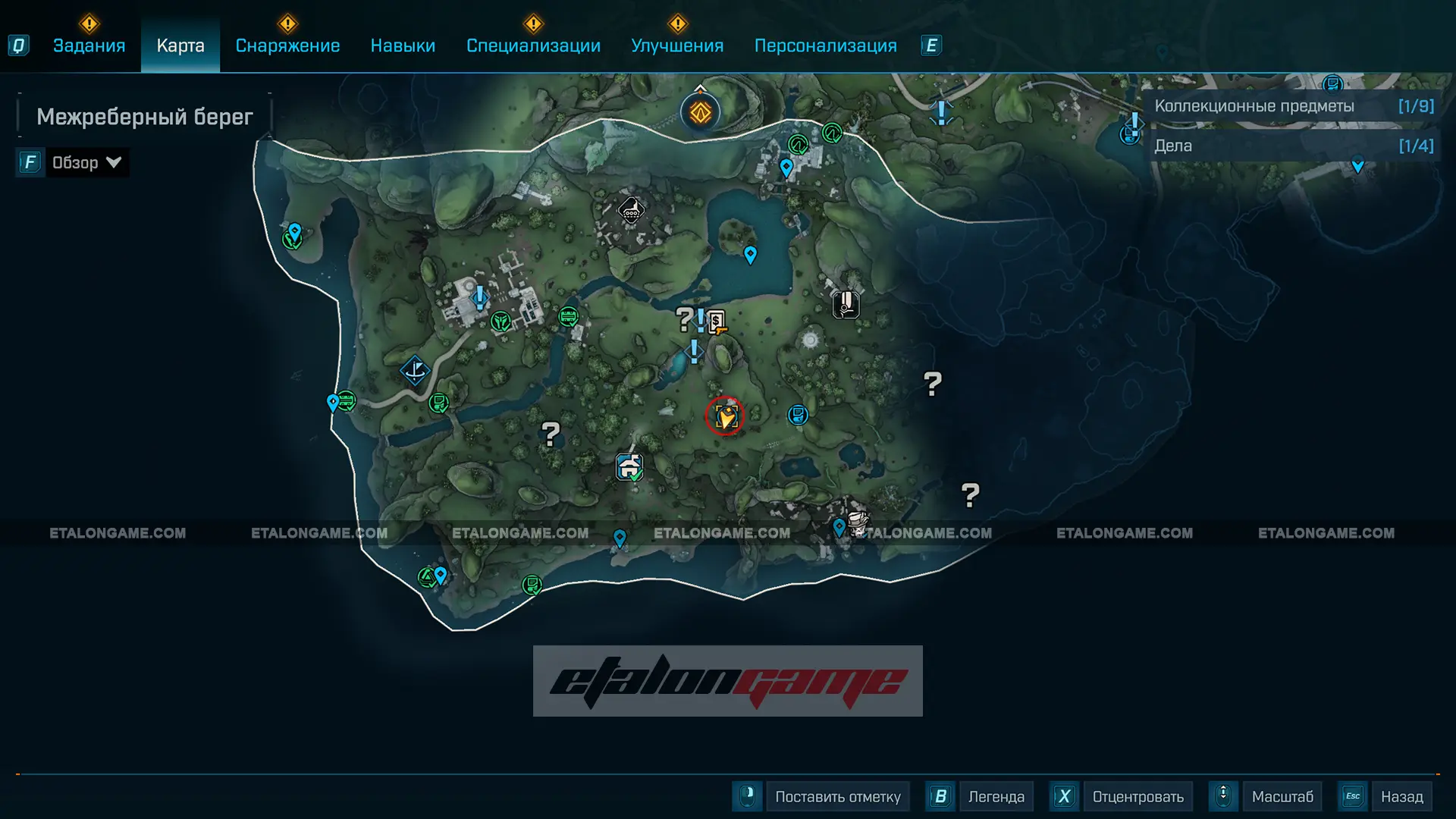Open the Снаряжение tab

287,45
